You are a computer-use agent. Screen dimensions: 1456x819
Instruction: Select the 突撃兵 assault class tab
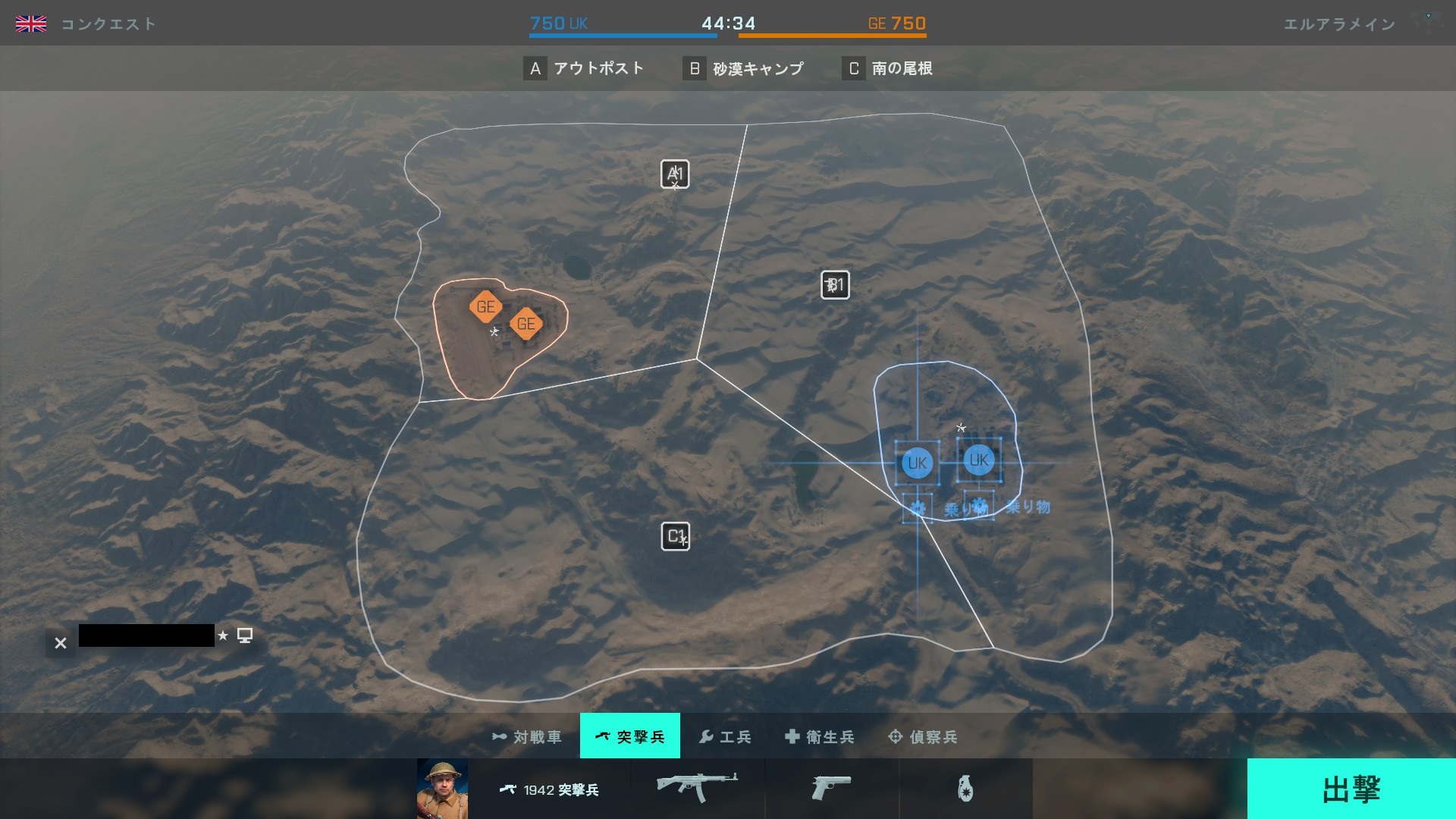pyautogui.click(x=629, y=736)
